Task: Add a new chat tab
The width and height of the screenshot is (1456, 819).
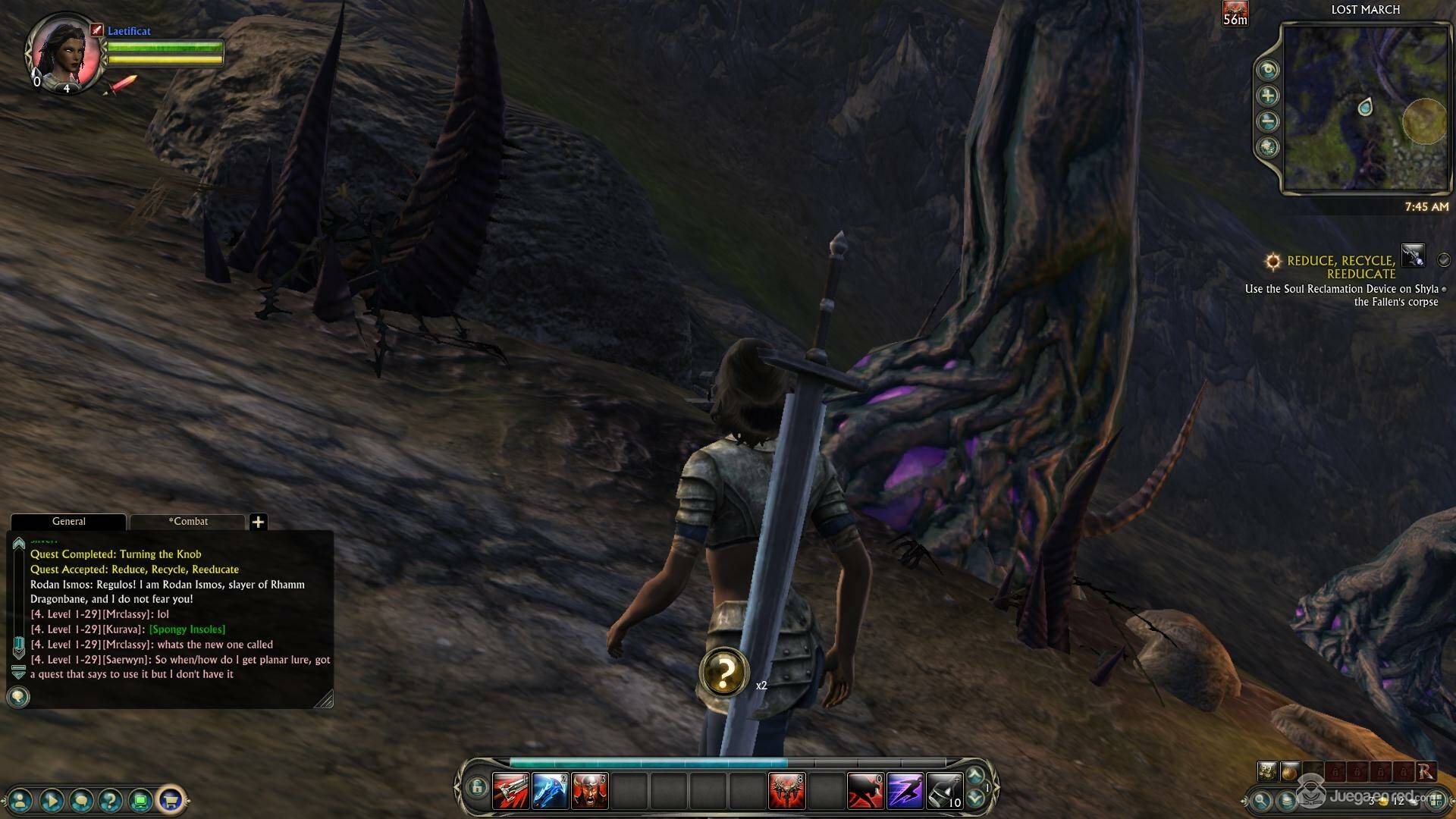Action: pos(258,522)
